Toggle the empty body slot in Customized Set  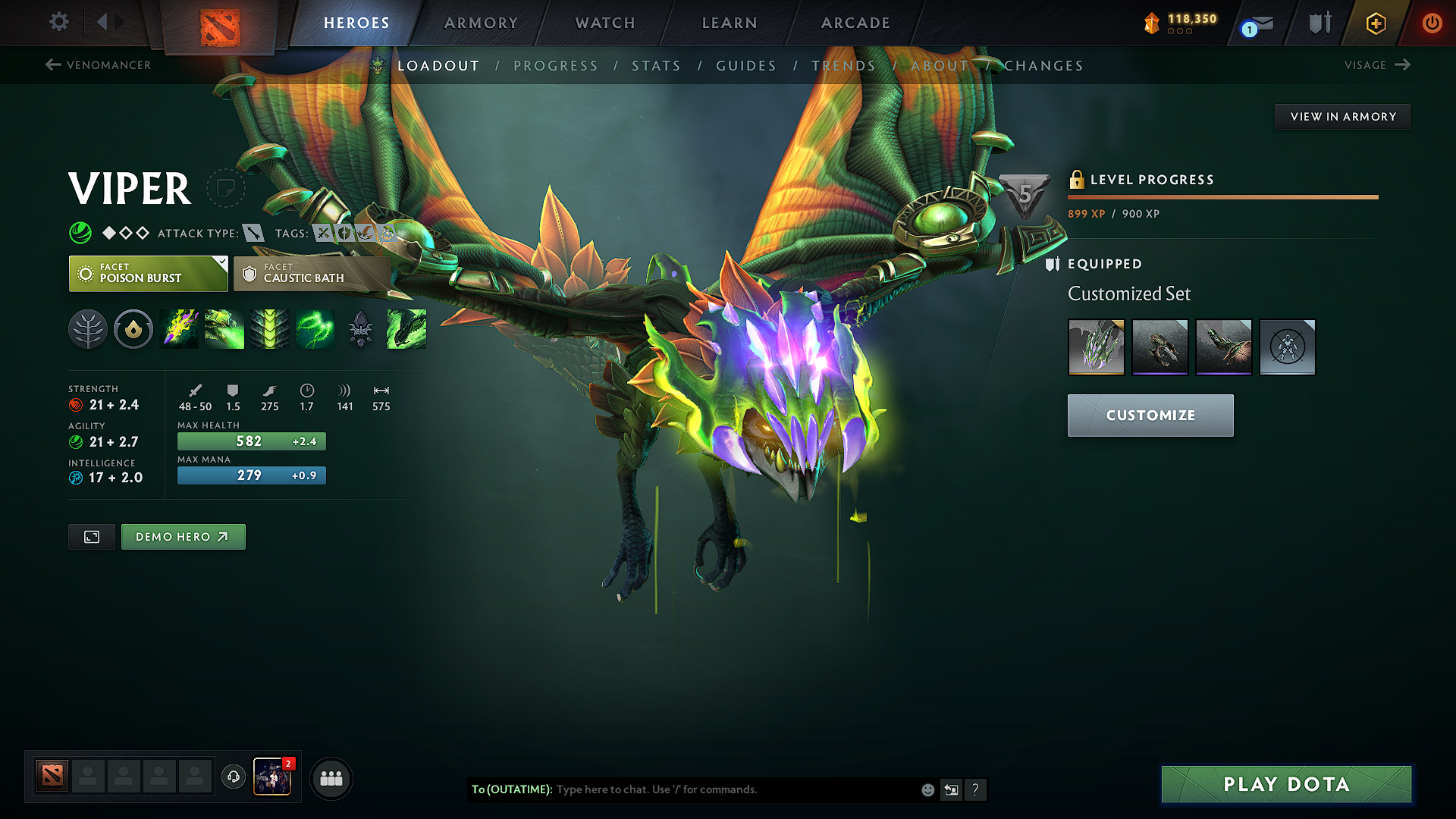[x=1287, y=347]
